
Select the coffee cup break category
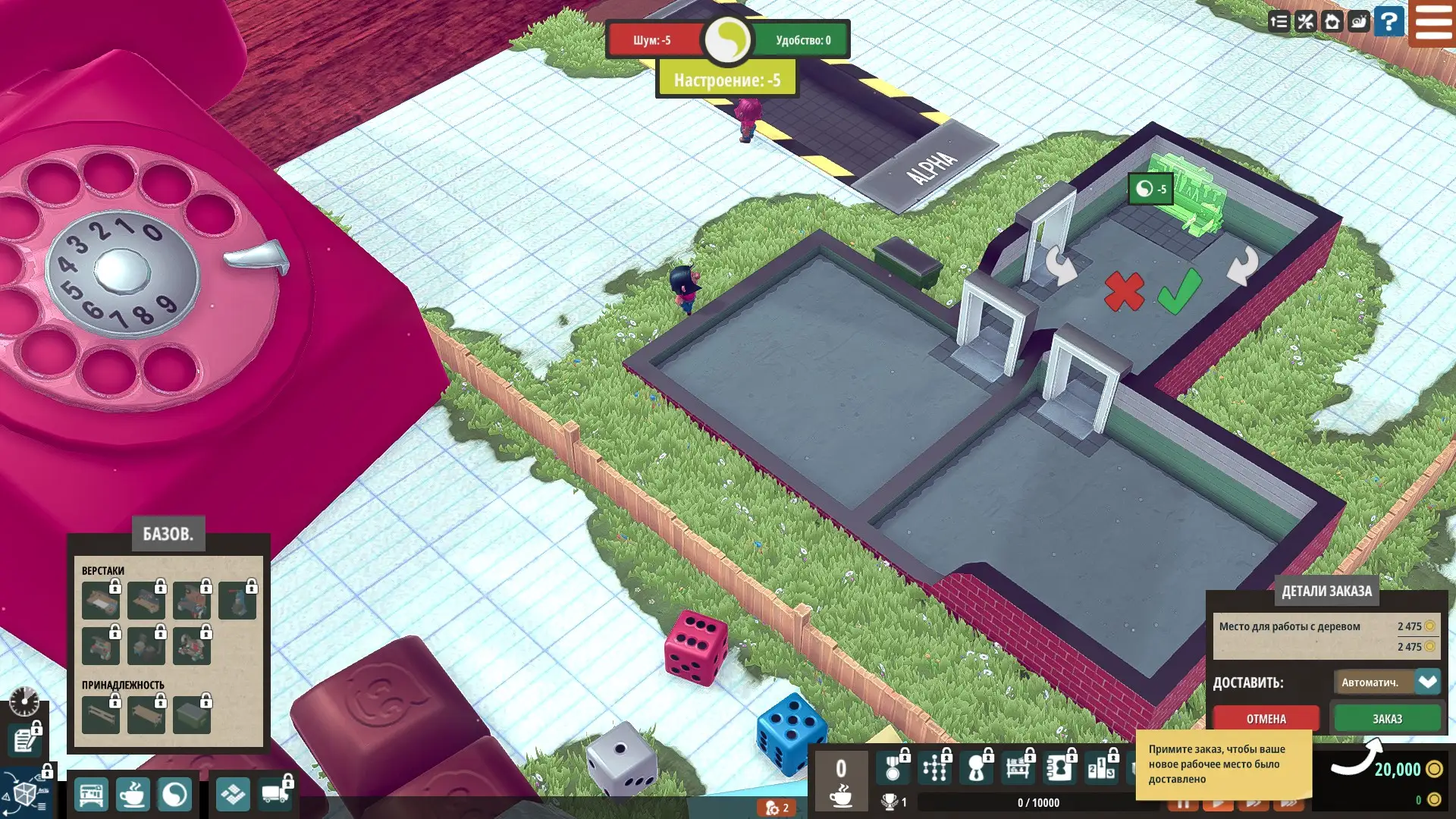(x=133, y=795)
